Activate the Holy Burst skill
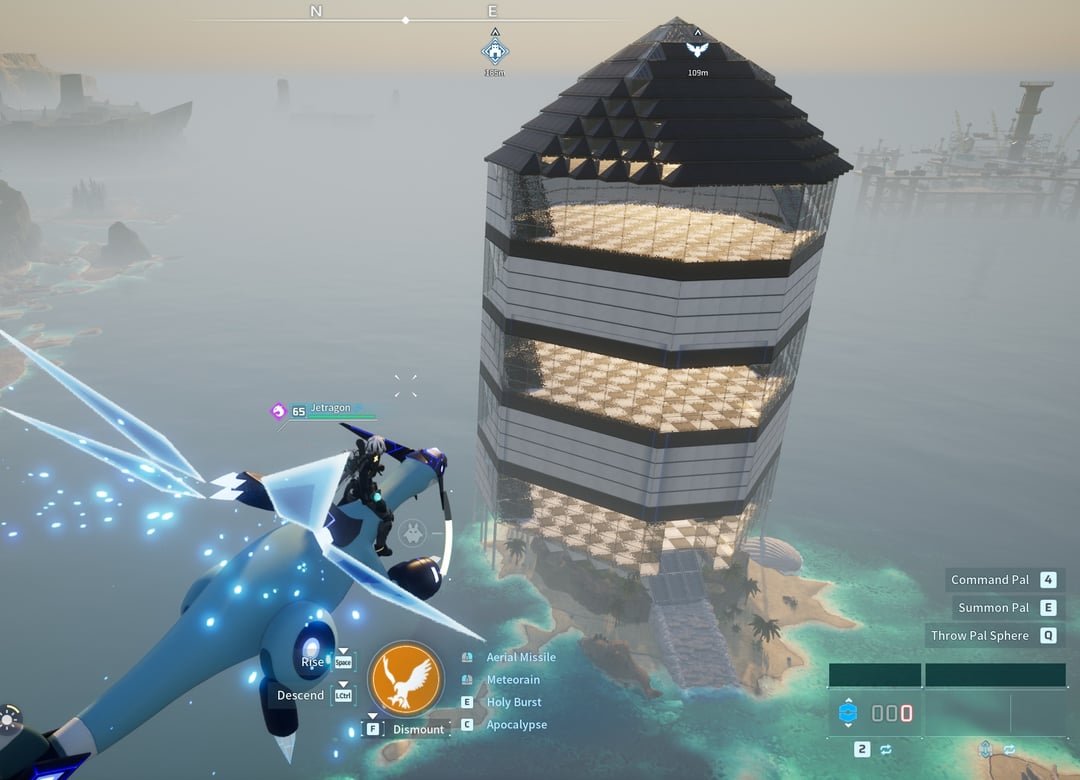1080x780 pixels. point(513,702)
